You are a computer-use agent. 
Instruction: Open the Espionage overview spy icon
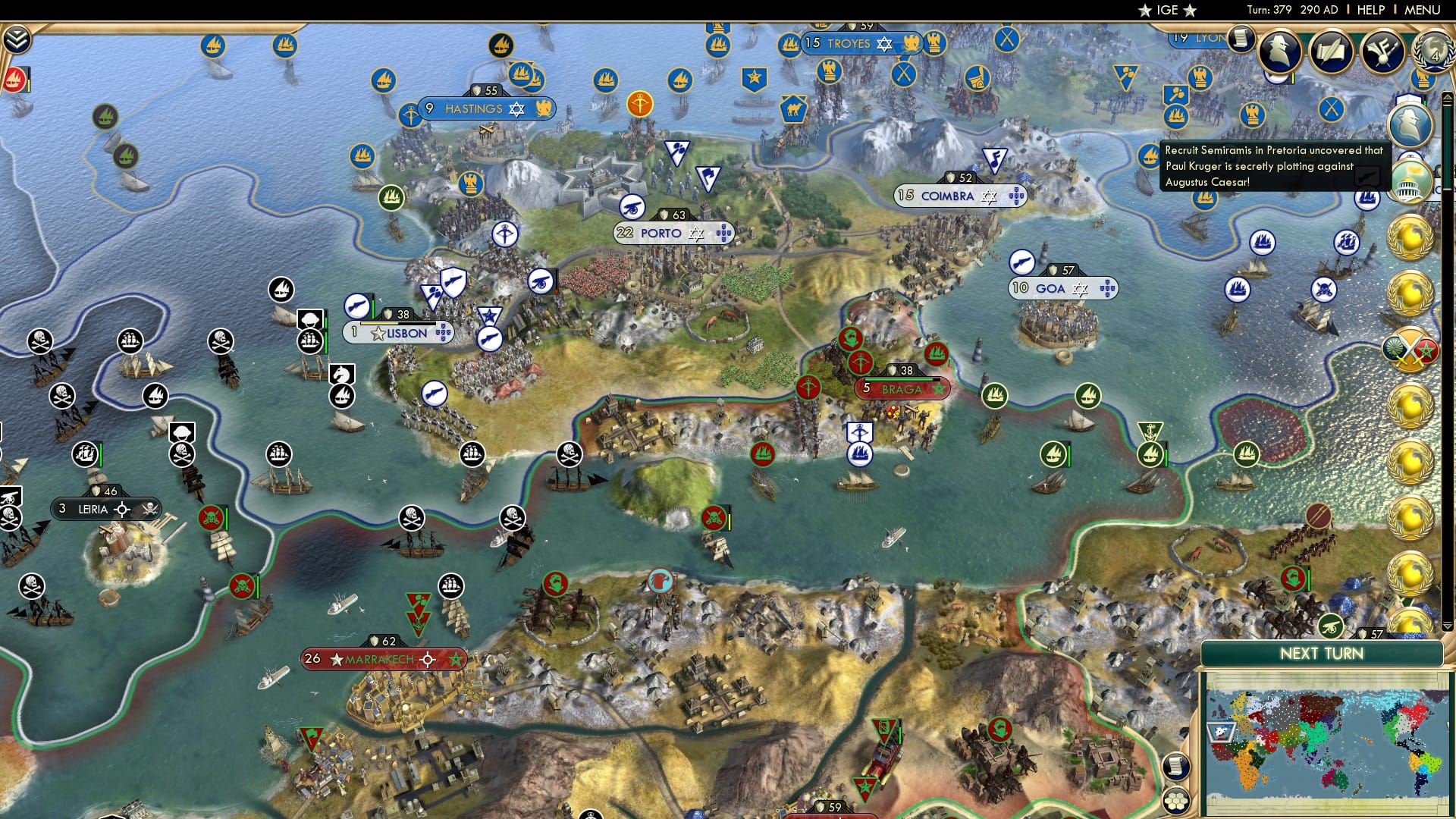[1281, 52]
